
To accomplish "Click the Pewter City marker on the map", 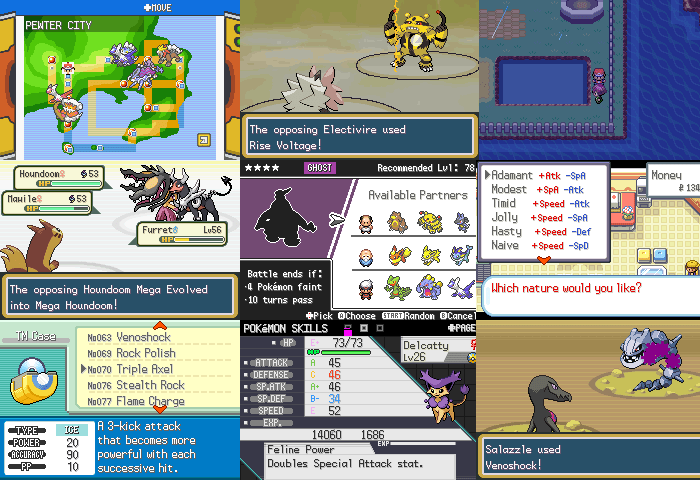I will click(68, 68).
